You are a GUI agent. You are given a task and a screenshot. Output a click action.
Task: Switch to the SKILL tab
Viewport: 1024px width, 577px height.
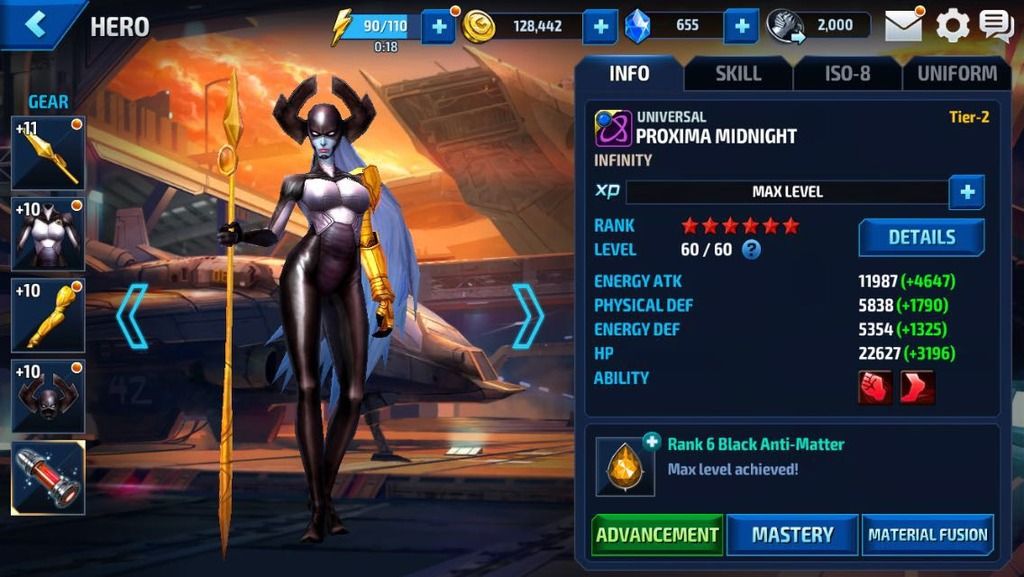(738, 73)
